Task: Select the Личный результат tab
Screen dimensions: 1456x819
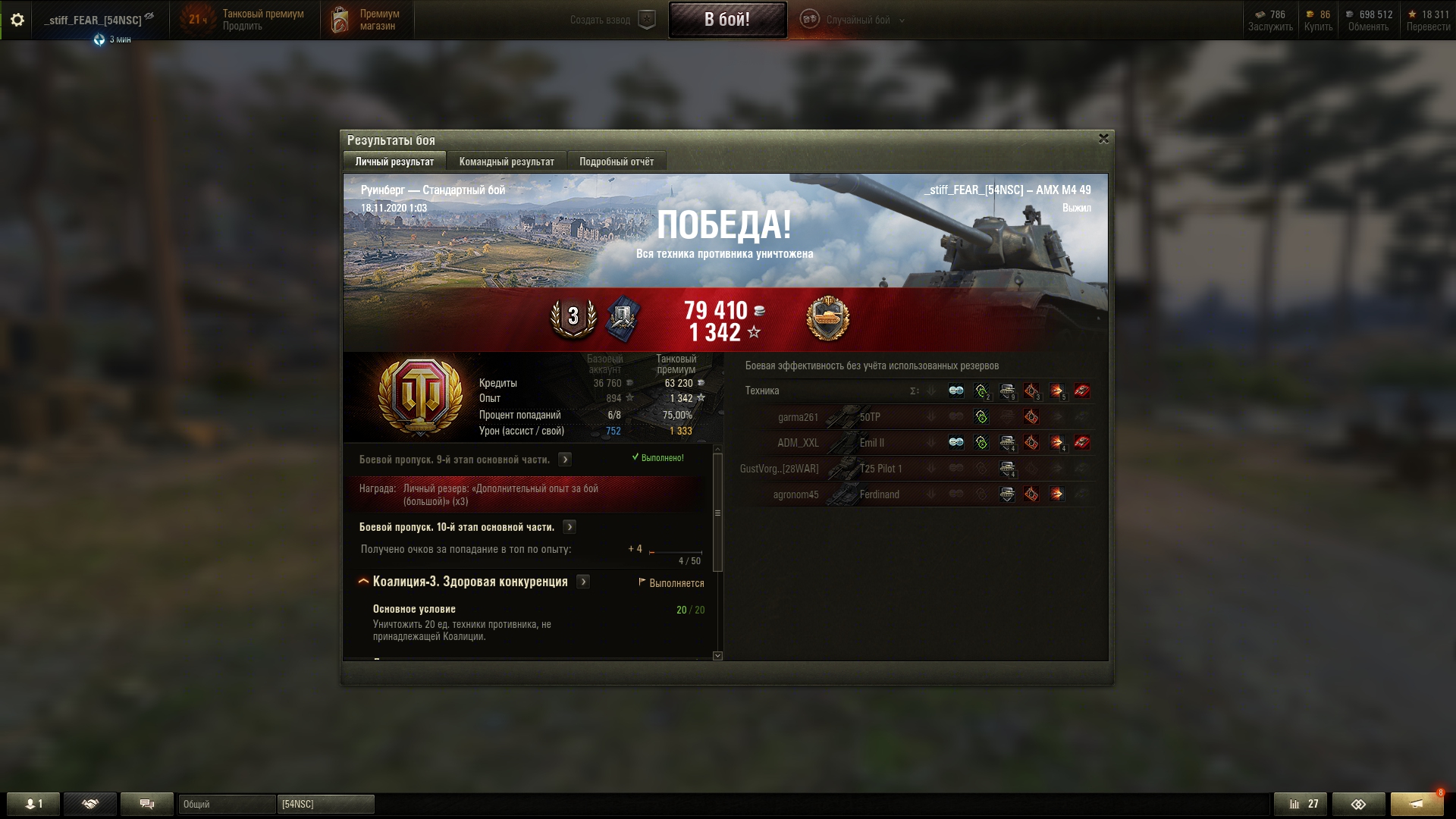Action: pos(394,162)
